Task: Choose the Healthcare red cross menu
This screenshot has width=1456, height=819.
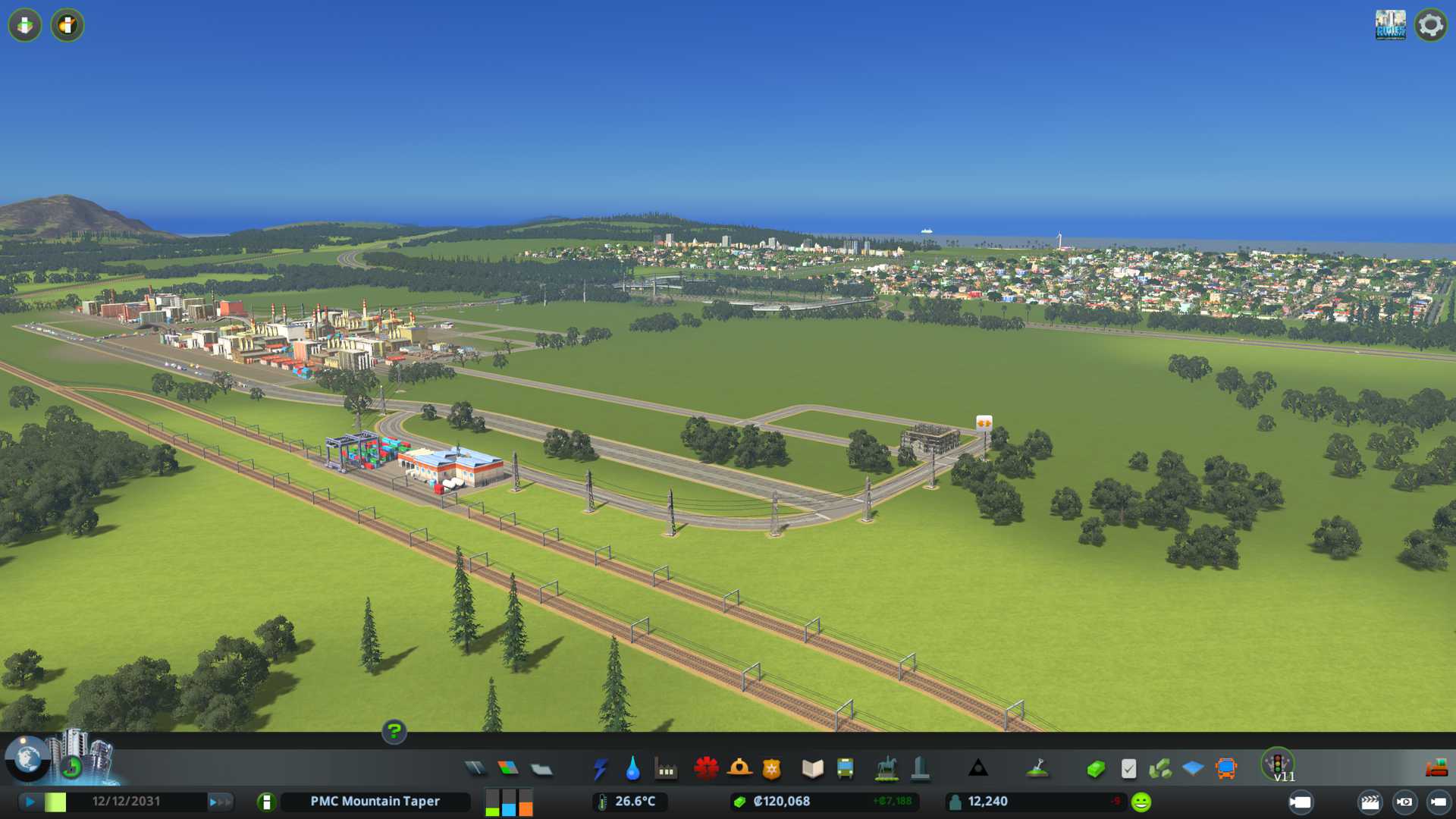Action: click(x=706, y=769)
